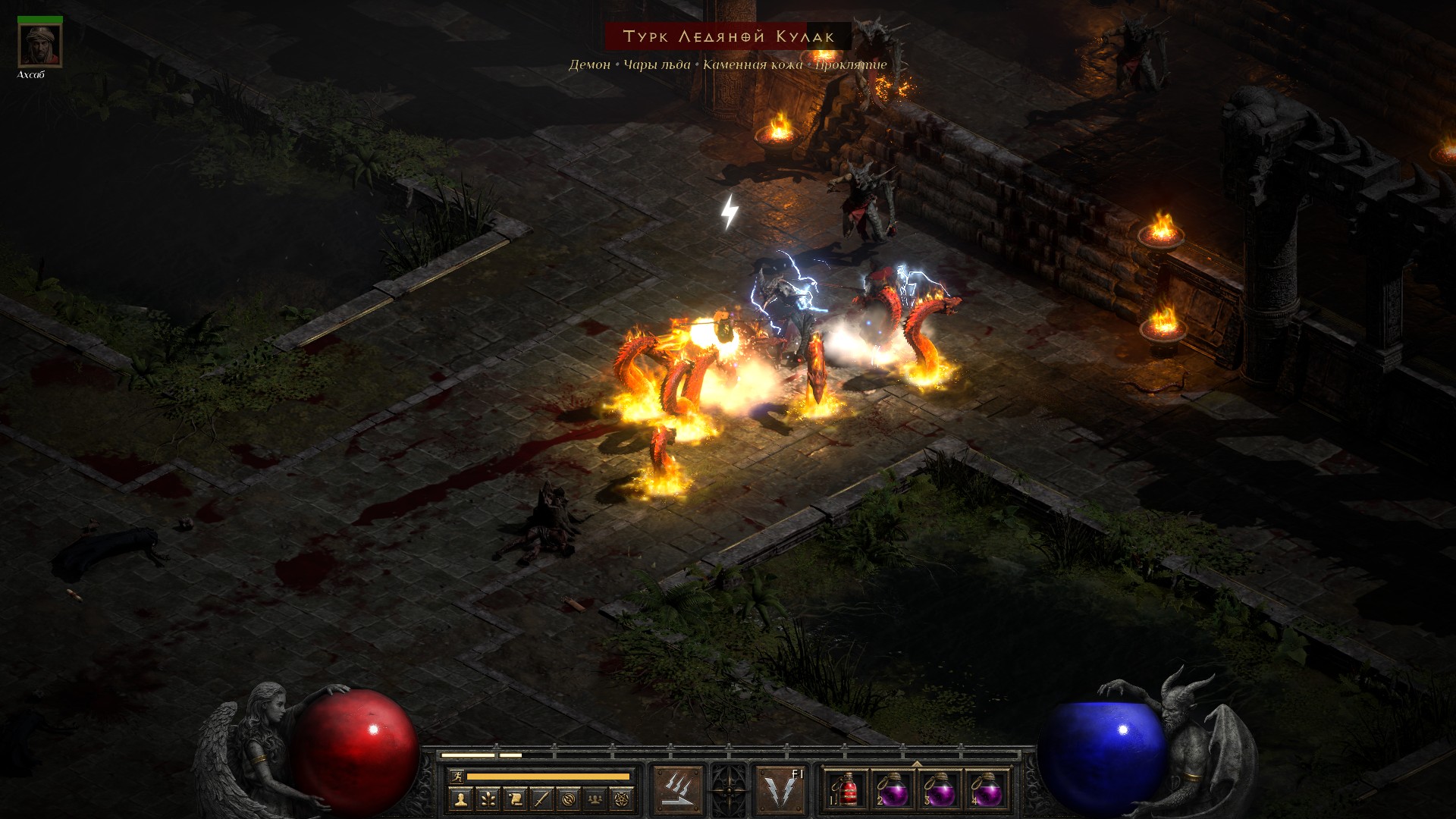Open the pentagram game menu icon

623,799
